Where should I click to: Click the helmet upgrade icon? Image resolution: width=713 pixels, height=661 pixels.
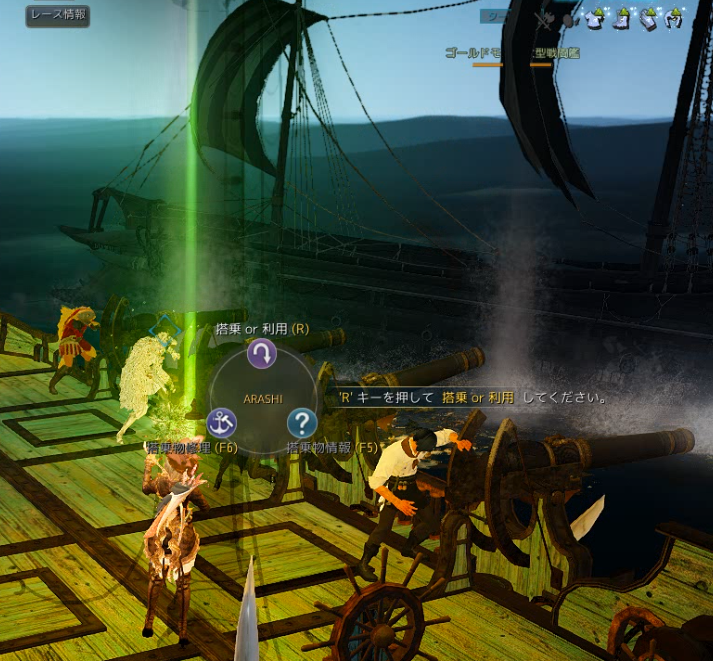point(673,20)
